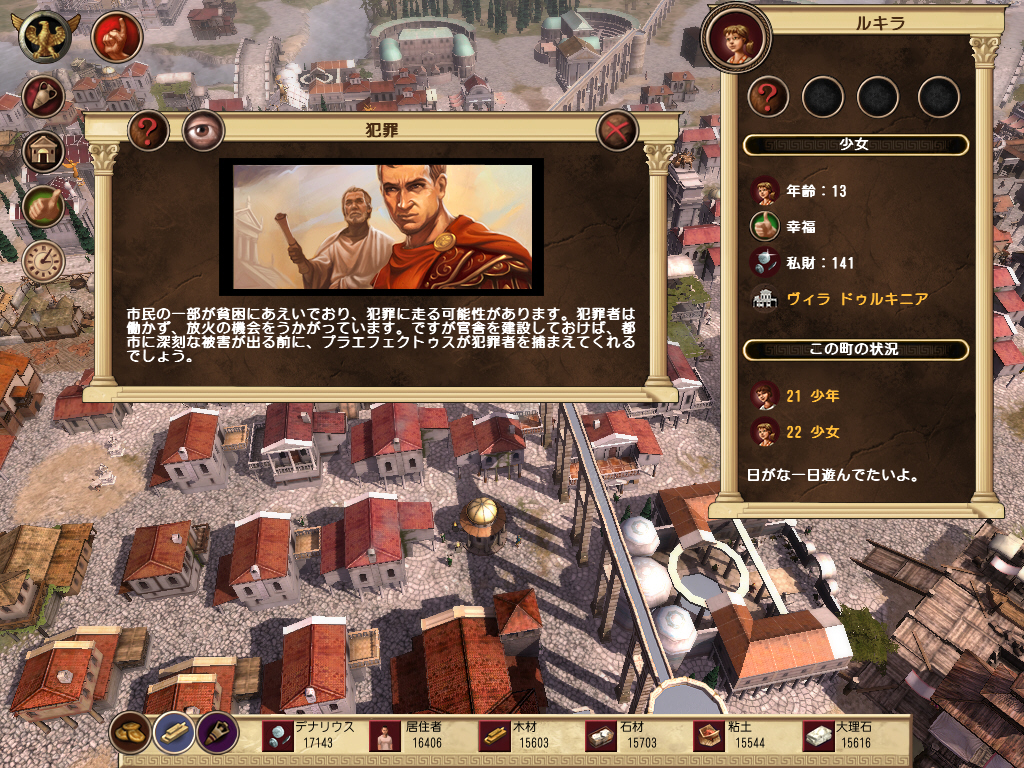Switch to the gold coins resource tab
This screenshot has width=1024, height=768.
pos(131,732)
